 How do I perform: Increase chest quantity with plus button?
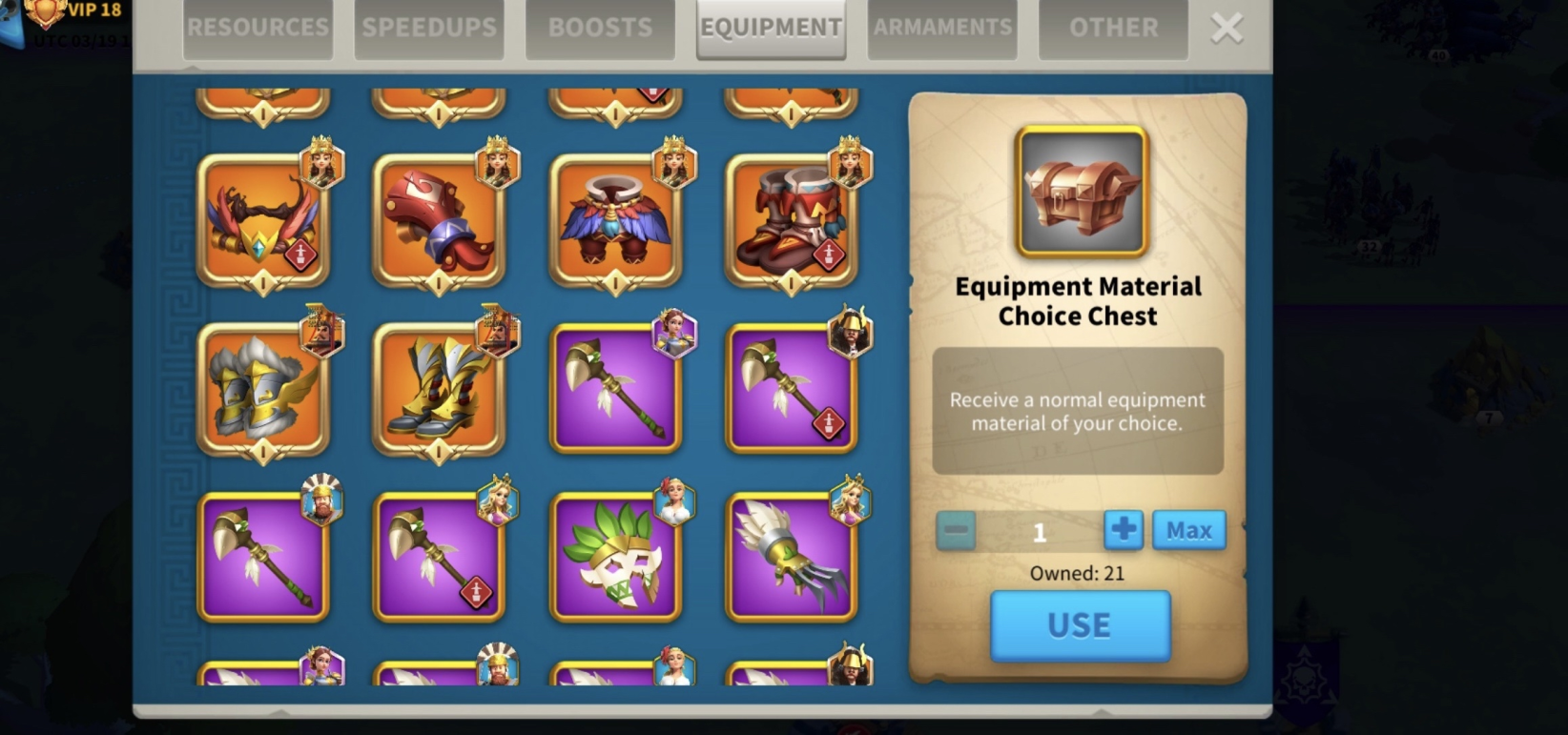point(1123,530)
